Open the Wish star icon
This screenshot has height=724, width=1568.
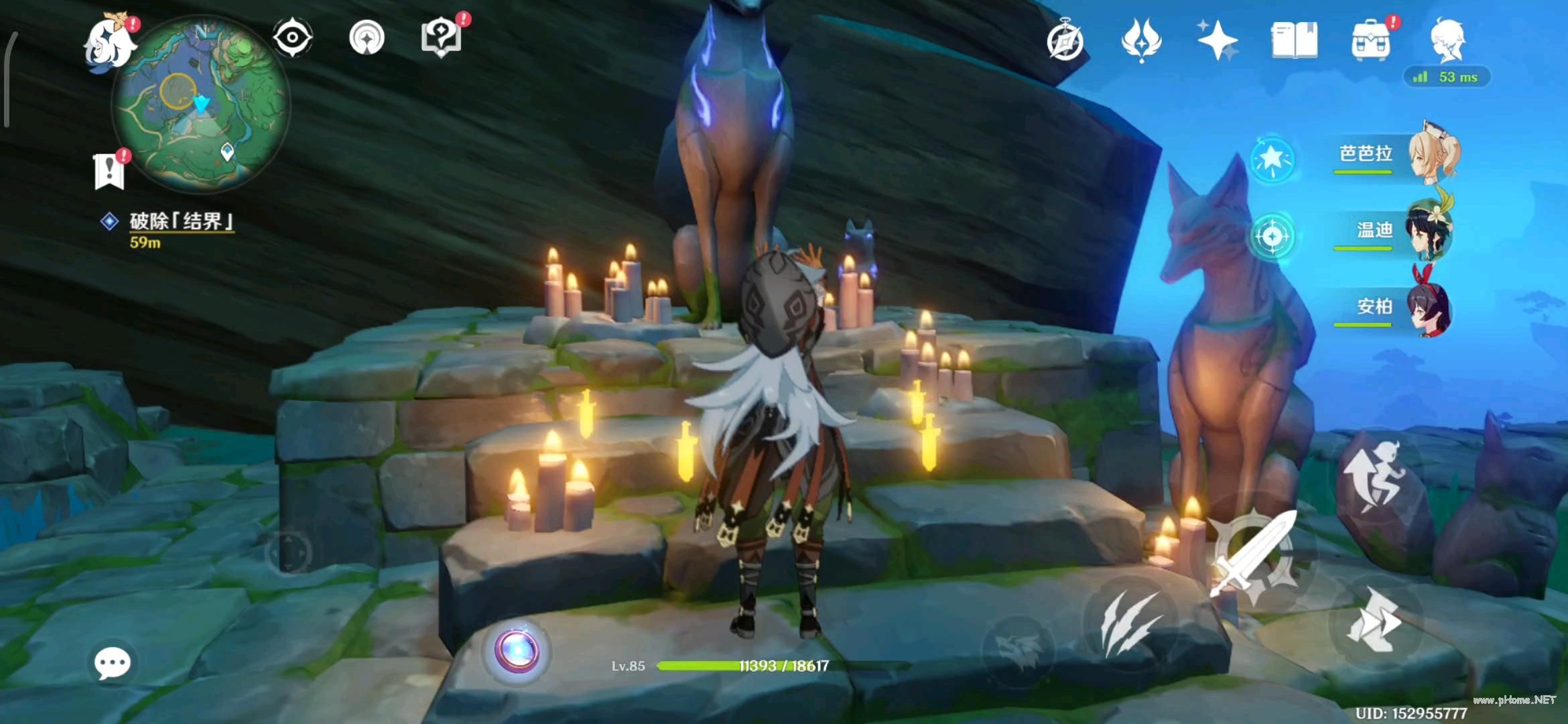(1218, 40)
